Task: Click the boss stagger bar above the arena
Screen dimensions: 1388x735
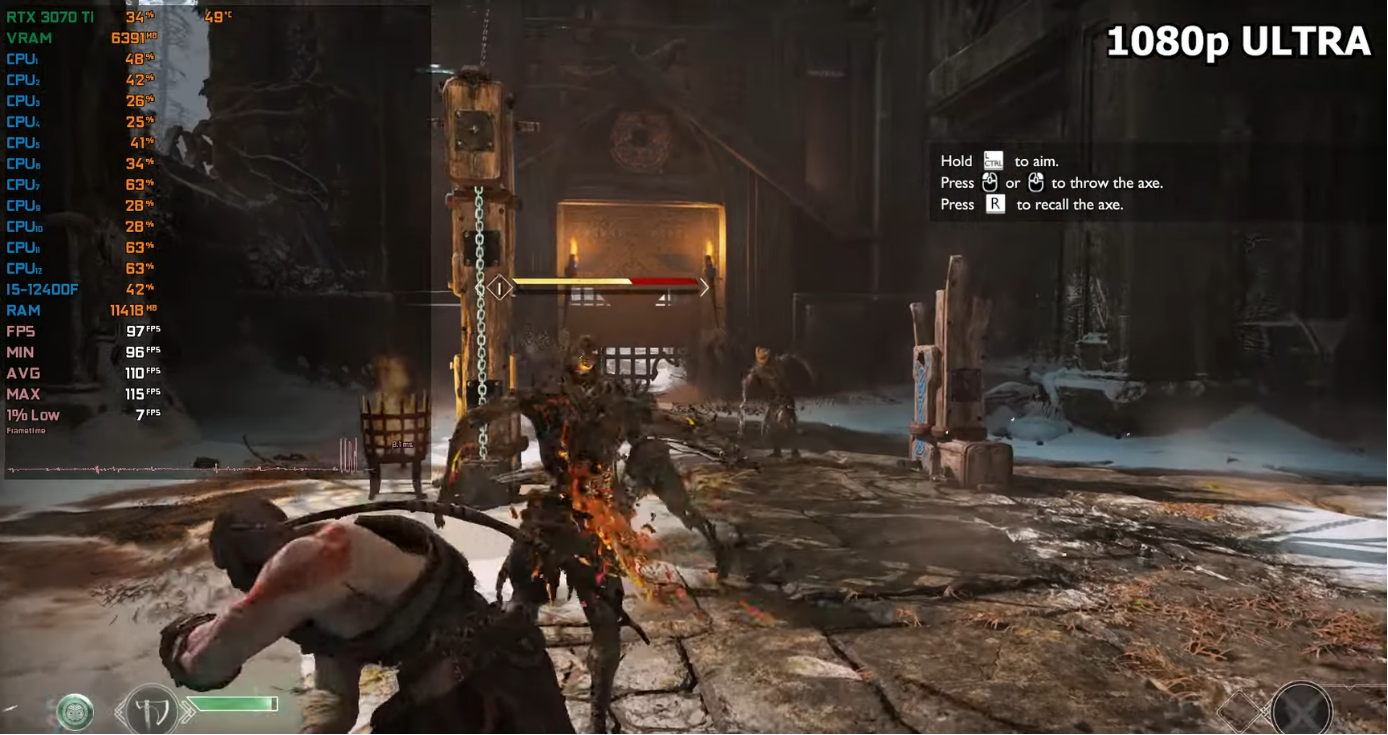Action: 600,283
